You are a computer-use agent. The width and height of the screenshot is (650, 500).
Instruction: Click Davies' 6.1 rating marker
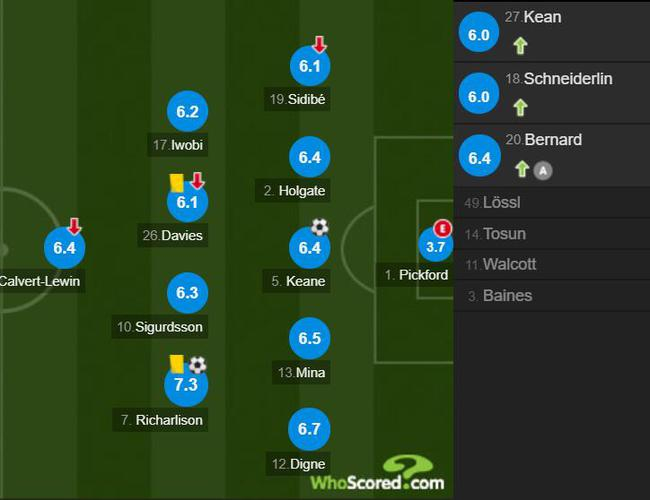[x=187, y=202]
